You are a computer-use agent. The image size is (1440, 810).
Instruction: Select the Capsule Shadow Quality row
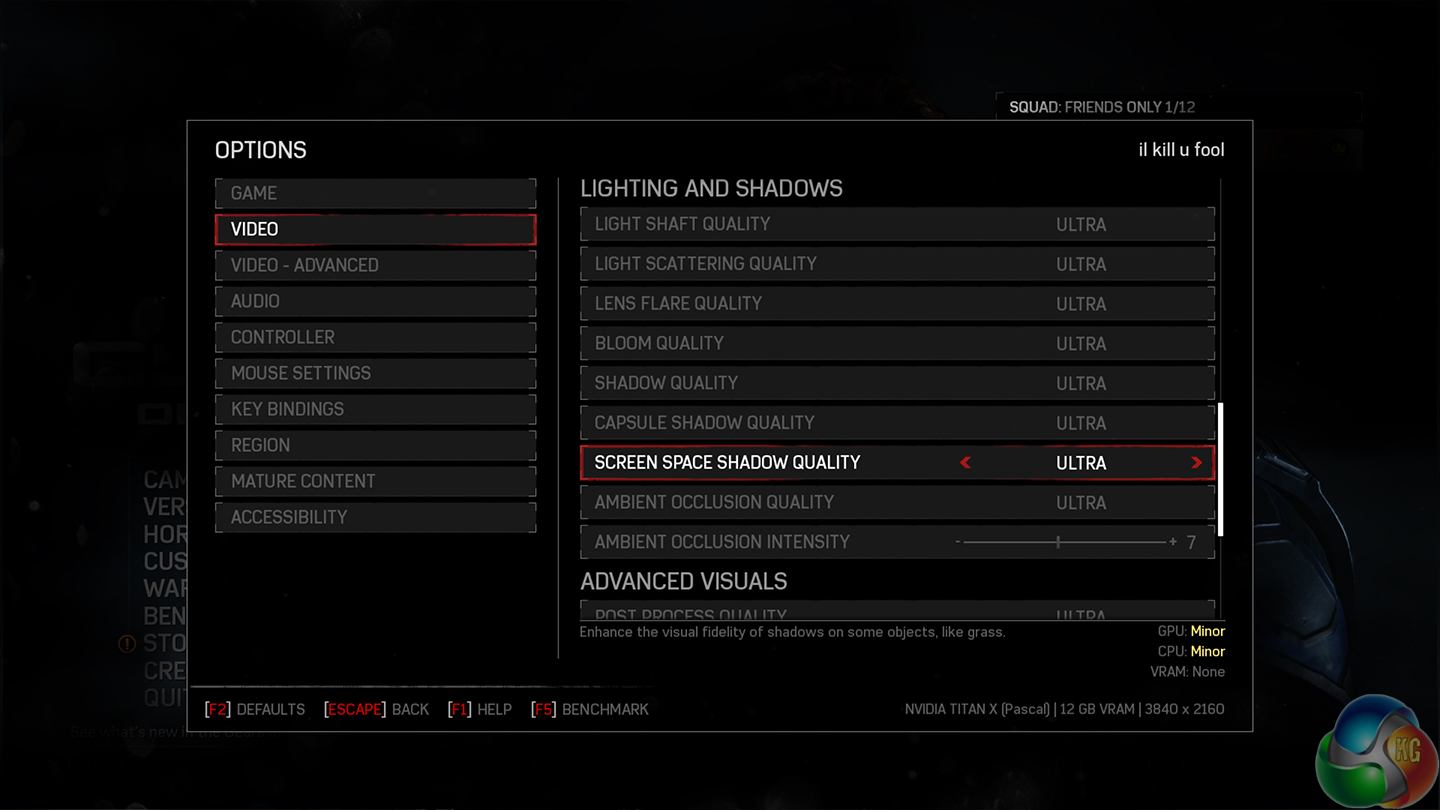coord(897,423)
